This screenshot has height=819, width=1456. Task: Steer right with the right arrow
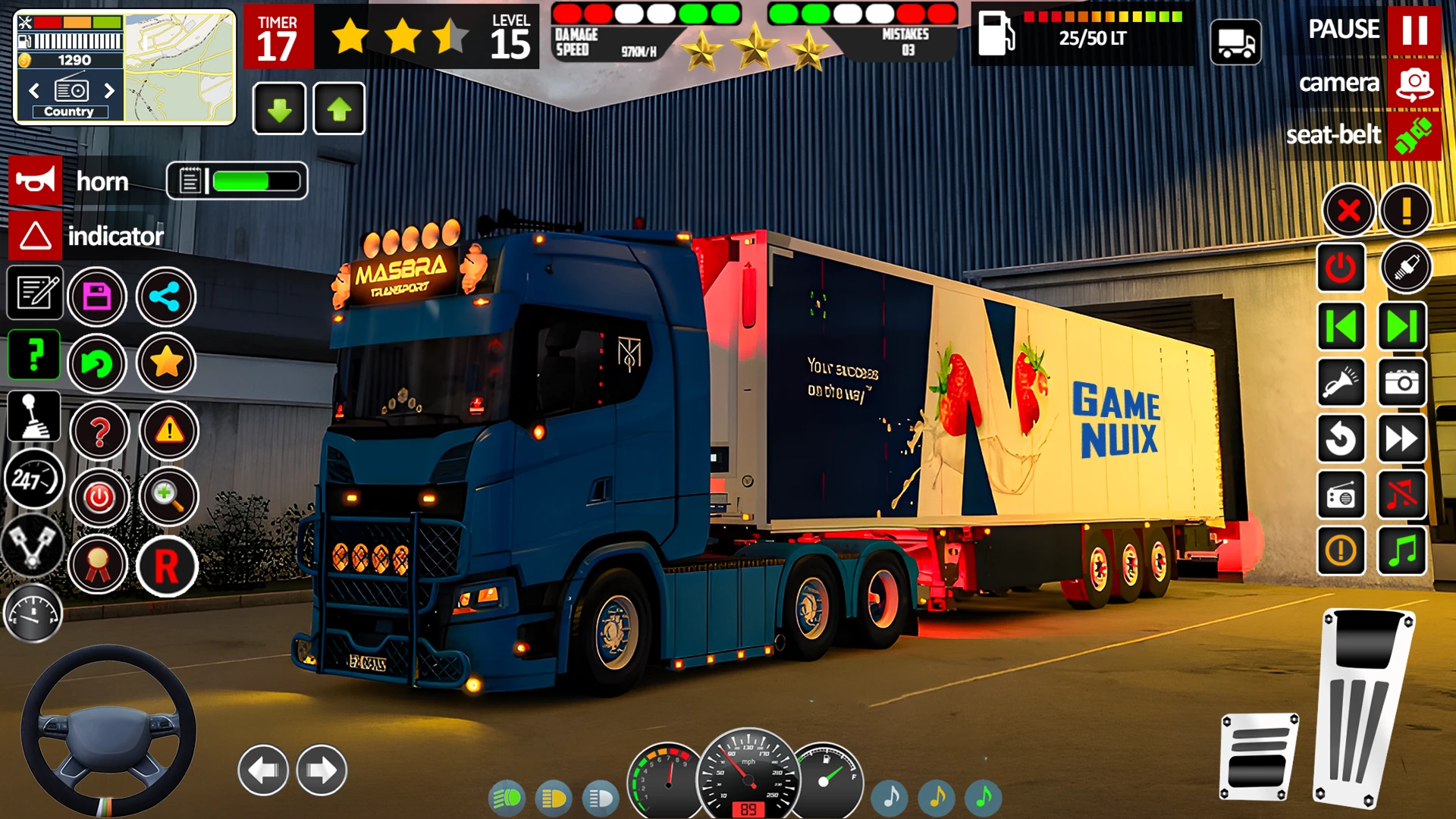point(322,770)
